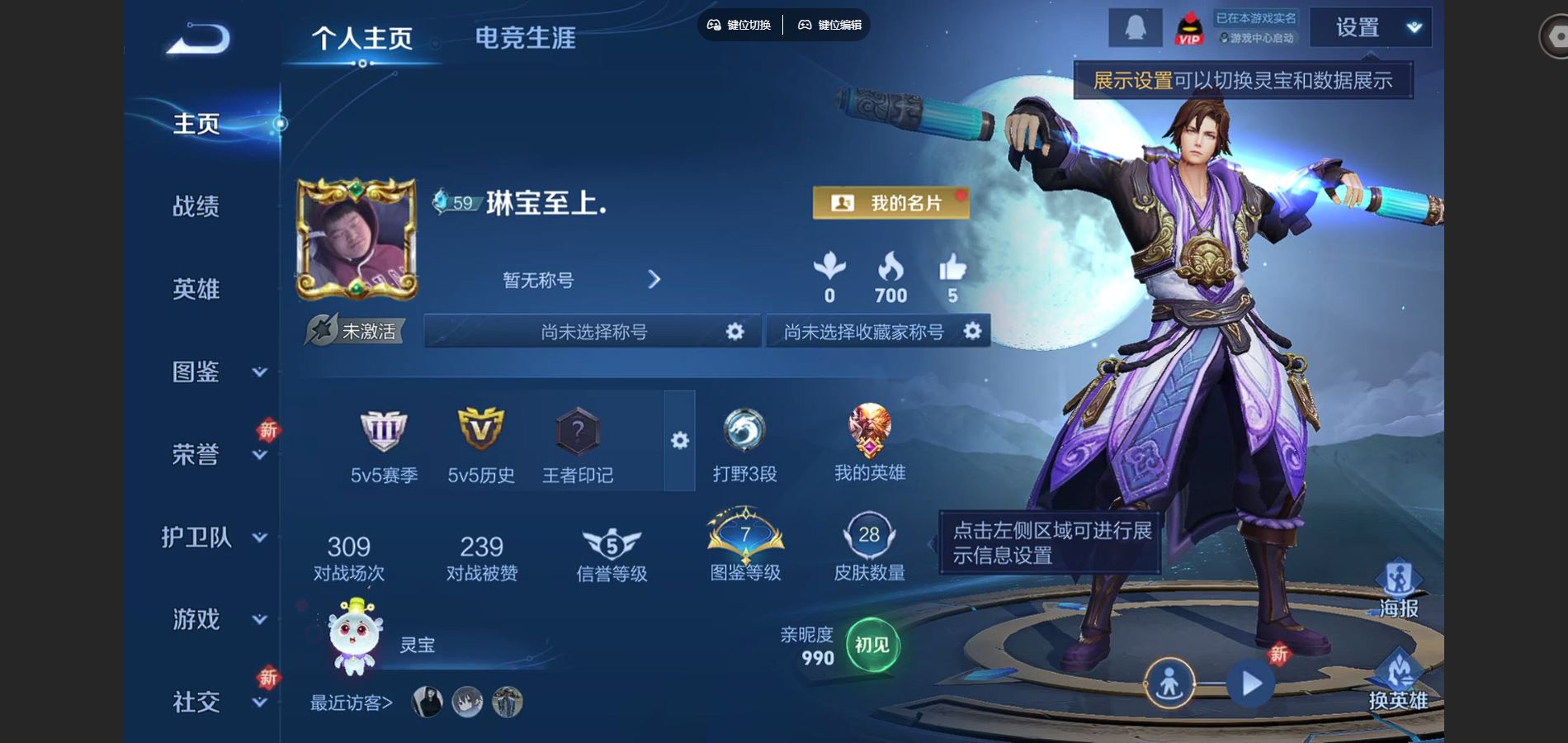Viewport: 1568px width, 743px height.
Task: Go back with the return arrow
Action: (x=198, y=39)
